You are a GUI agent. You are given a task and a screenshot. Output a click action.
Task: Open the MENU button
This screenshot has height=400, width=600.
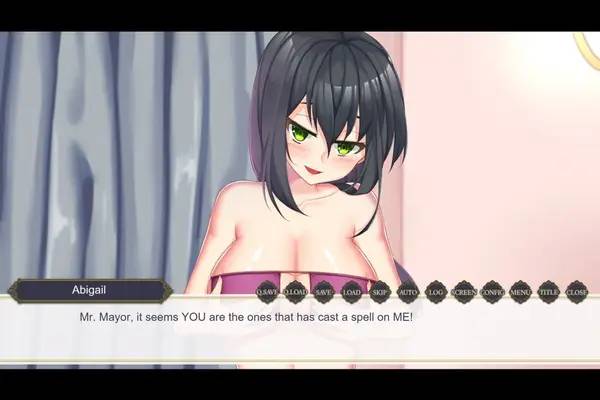click(520, 292)
